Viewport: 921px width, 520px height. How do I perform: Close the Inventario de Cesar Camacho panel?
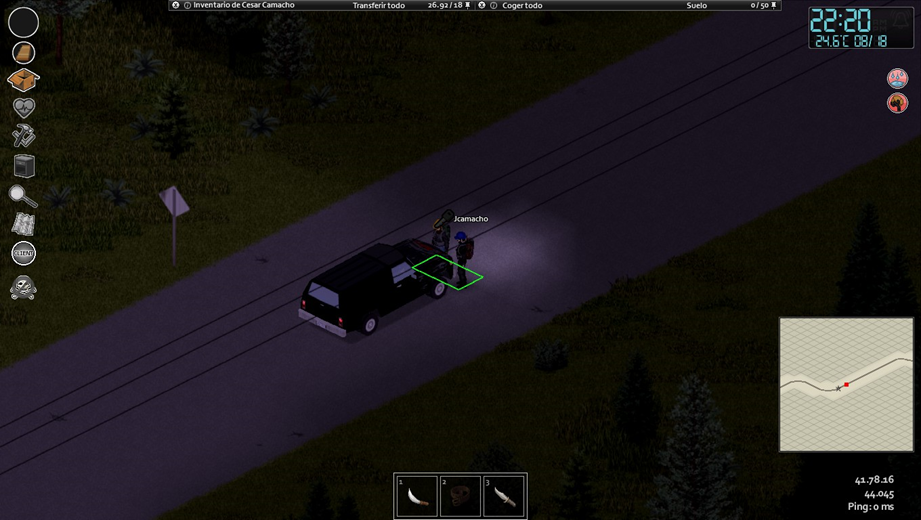tap(176, 6)
